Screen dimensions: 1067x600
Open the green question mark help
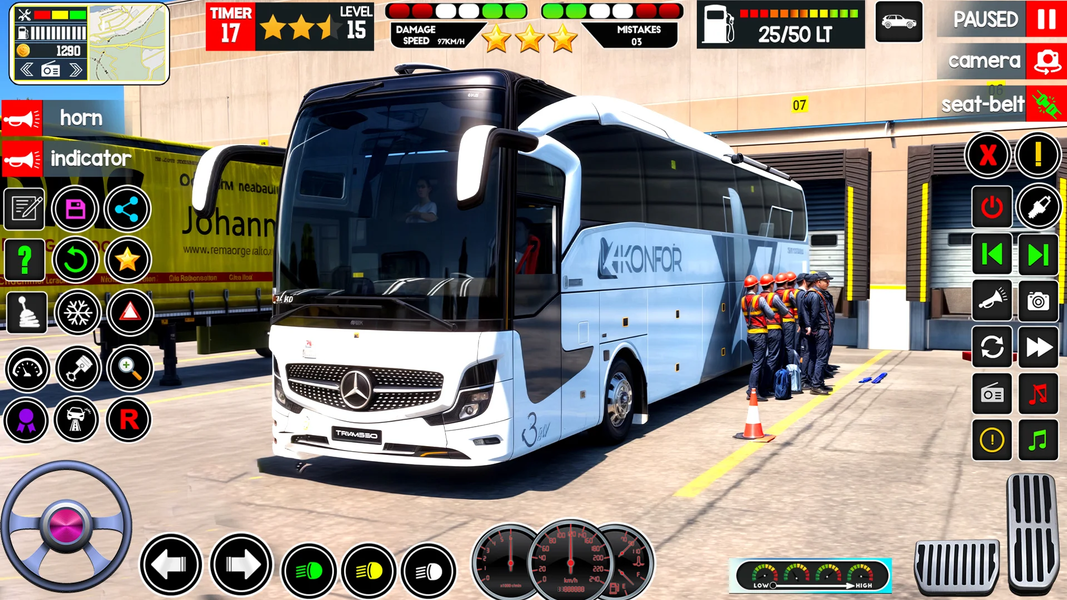coord(24,261)
